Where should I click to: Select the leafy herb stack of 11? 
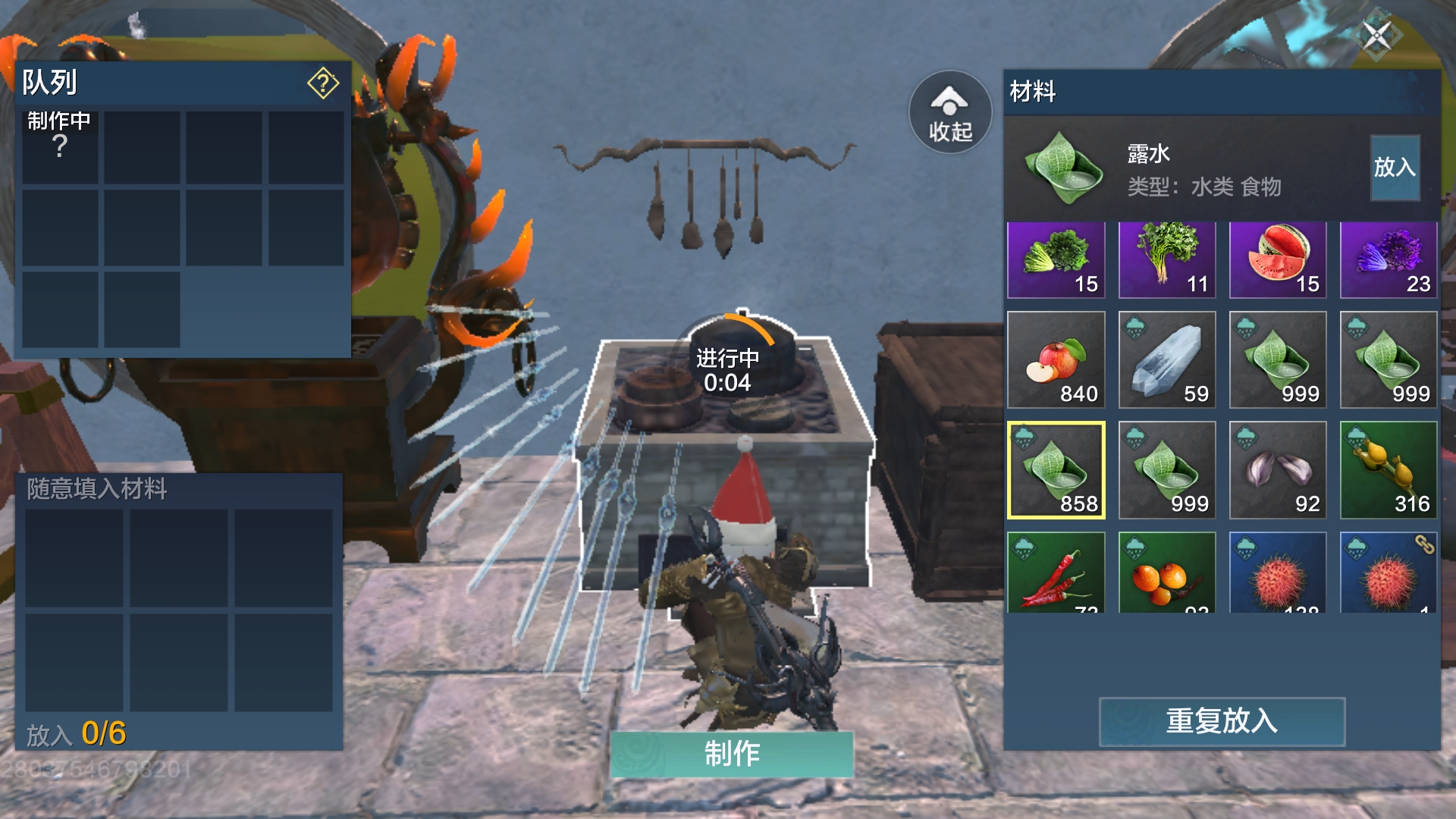(1166, 259)
